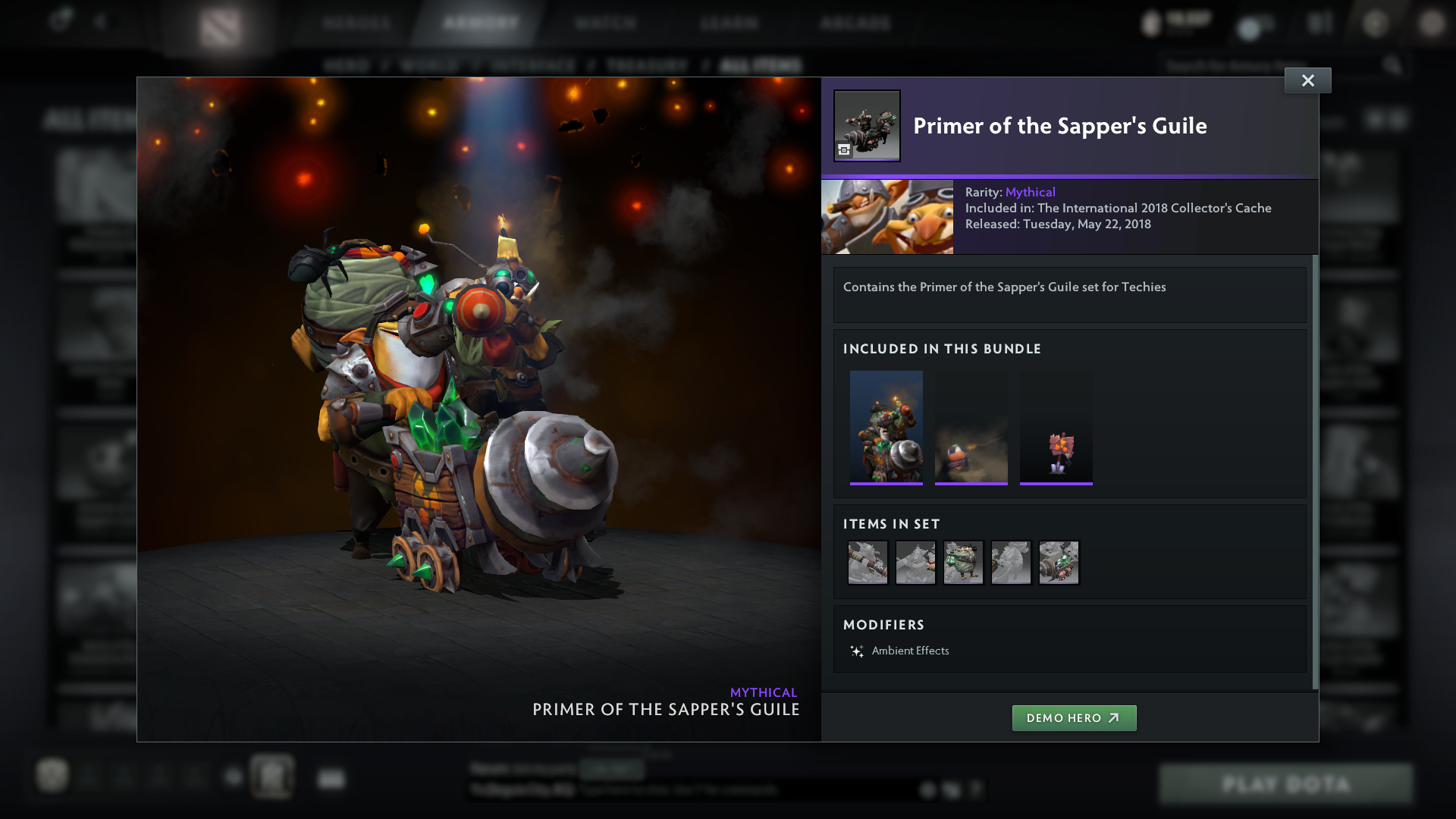Open the wooden signpost bundle item
1456x819 pixels.
click(1056, 427)
